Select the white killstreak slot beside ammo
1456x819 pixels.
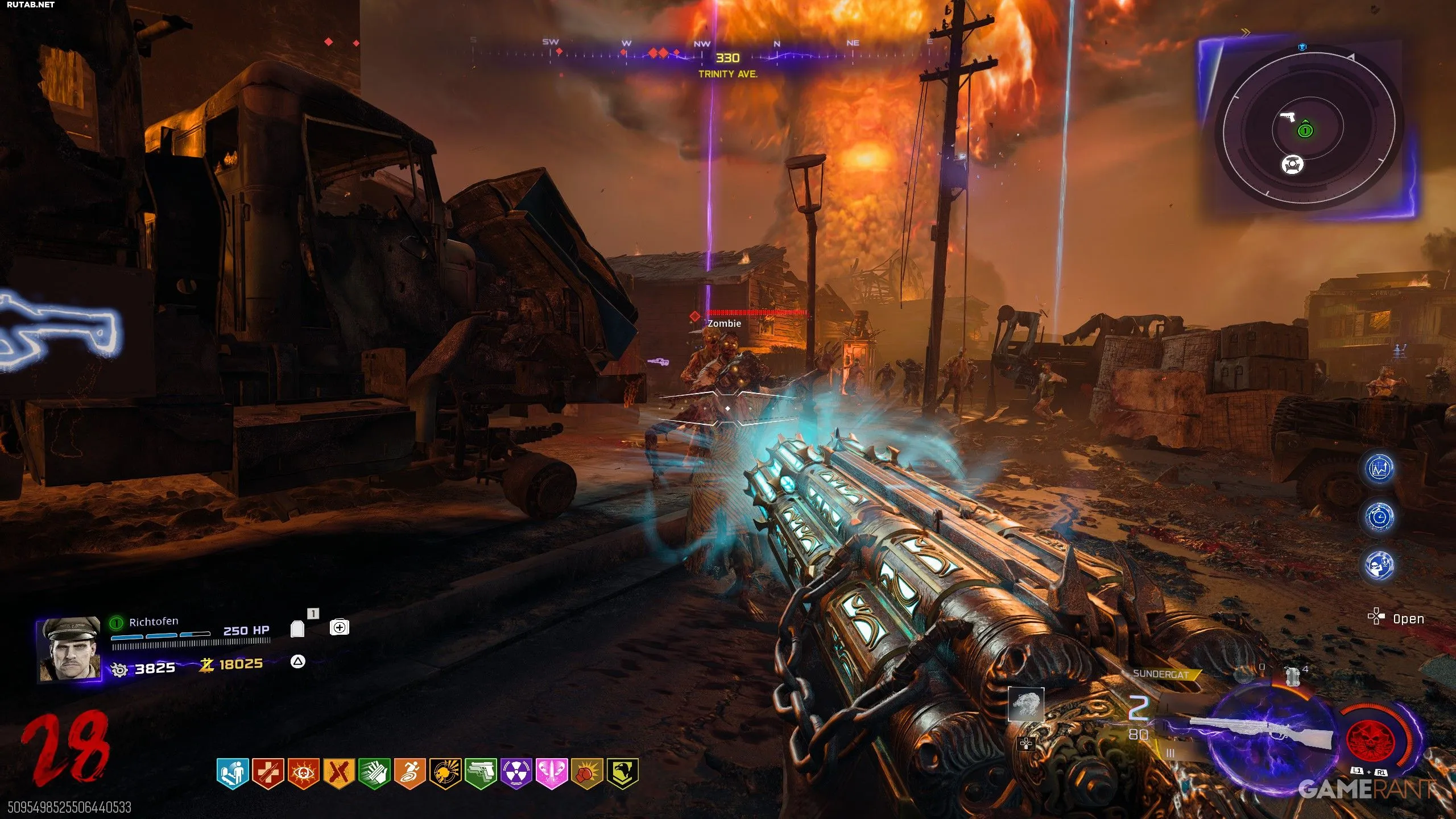point(1026,704)
